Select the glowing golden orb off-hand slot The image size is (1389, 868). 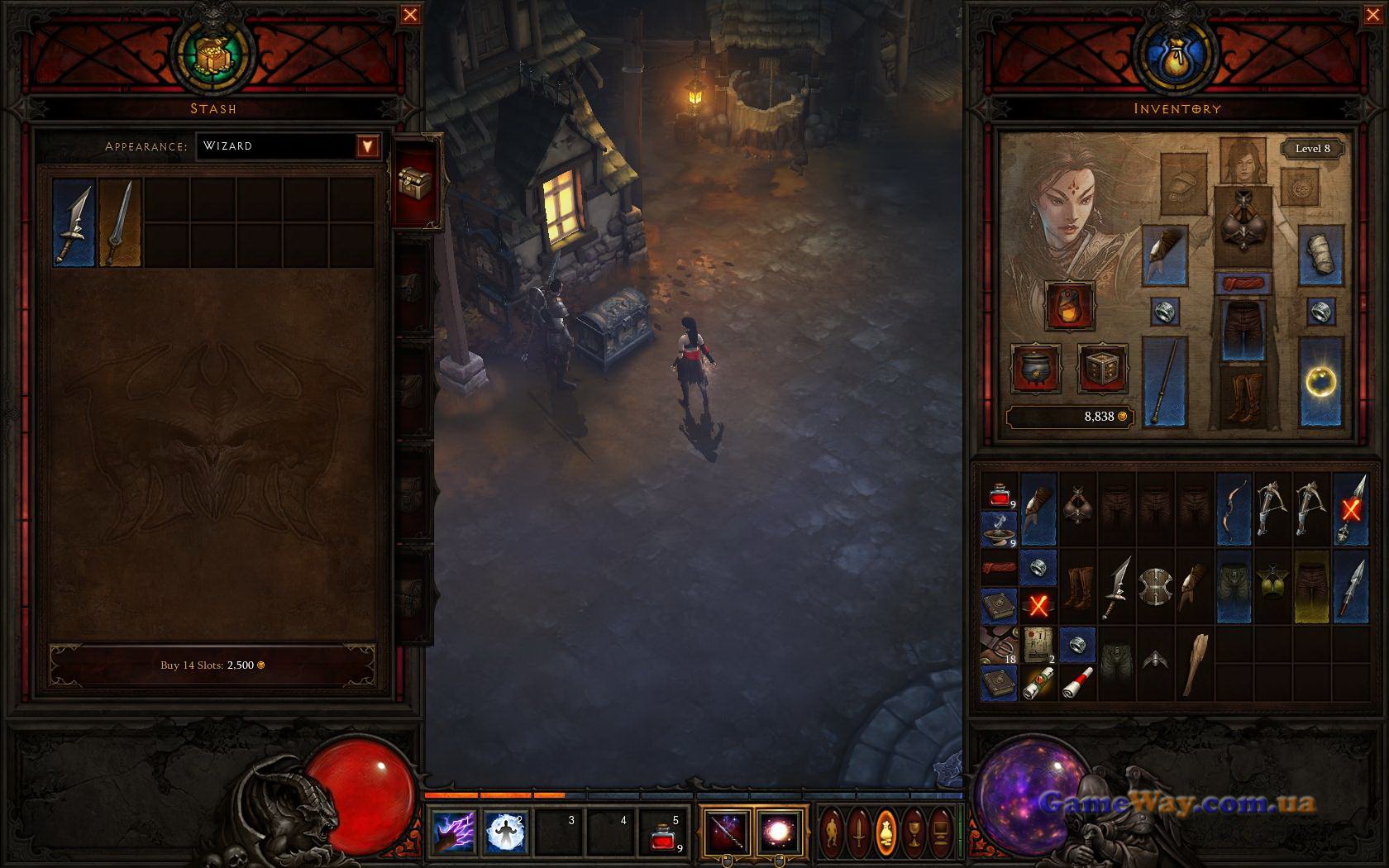(1320, 381)
